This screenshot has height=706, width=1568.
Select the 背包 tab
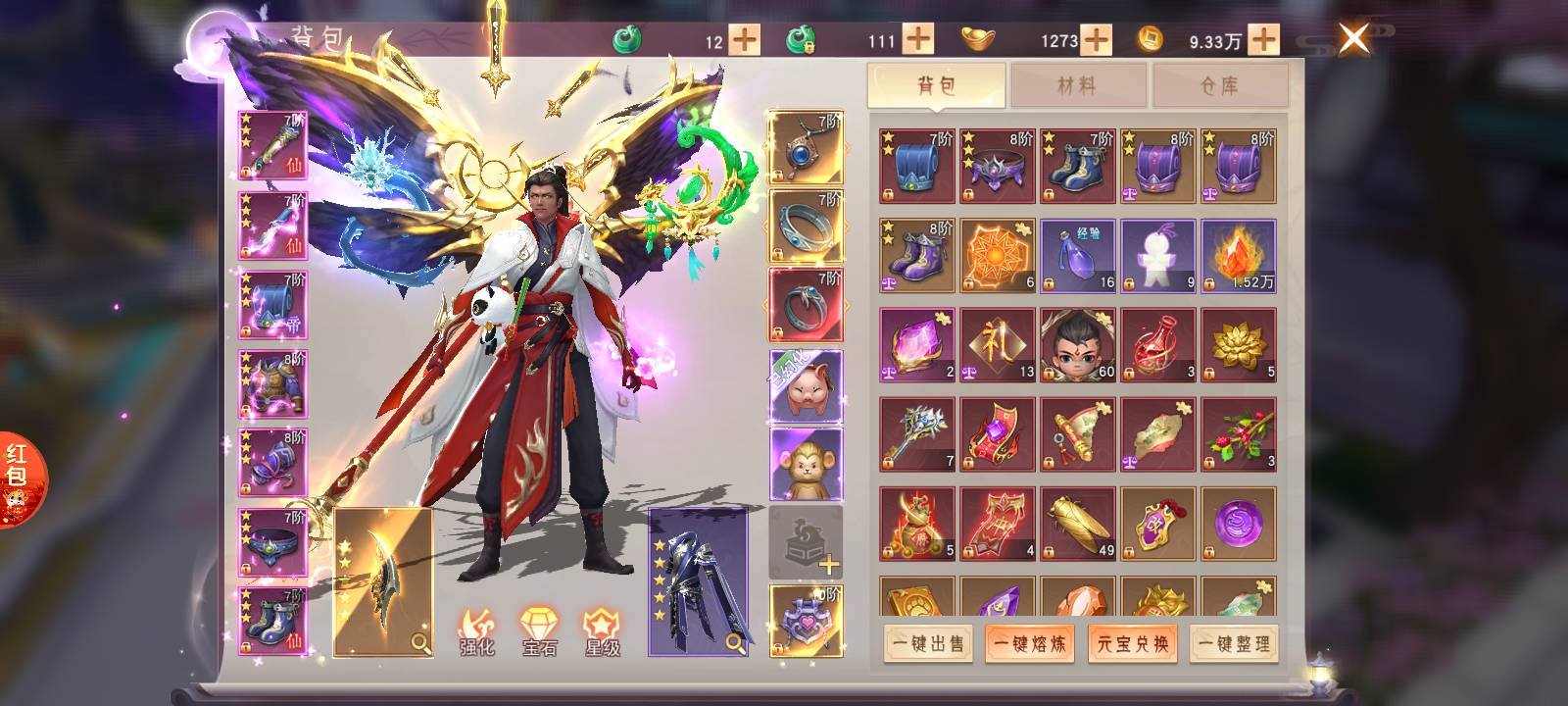[x=937, y=85]
